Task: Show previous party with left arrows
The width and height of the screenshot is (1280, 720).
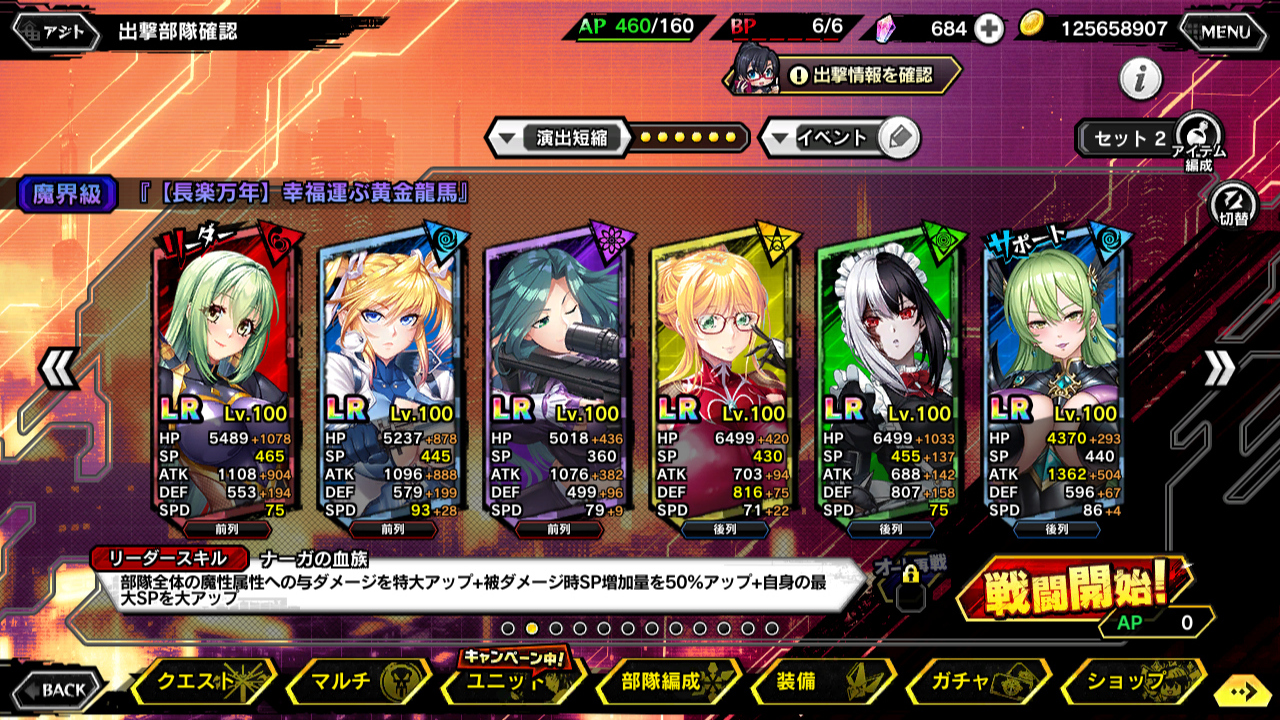Action: (58, 369)
